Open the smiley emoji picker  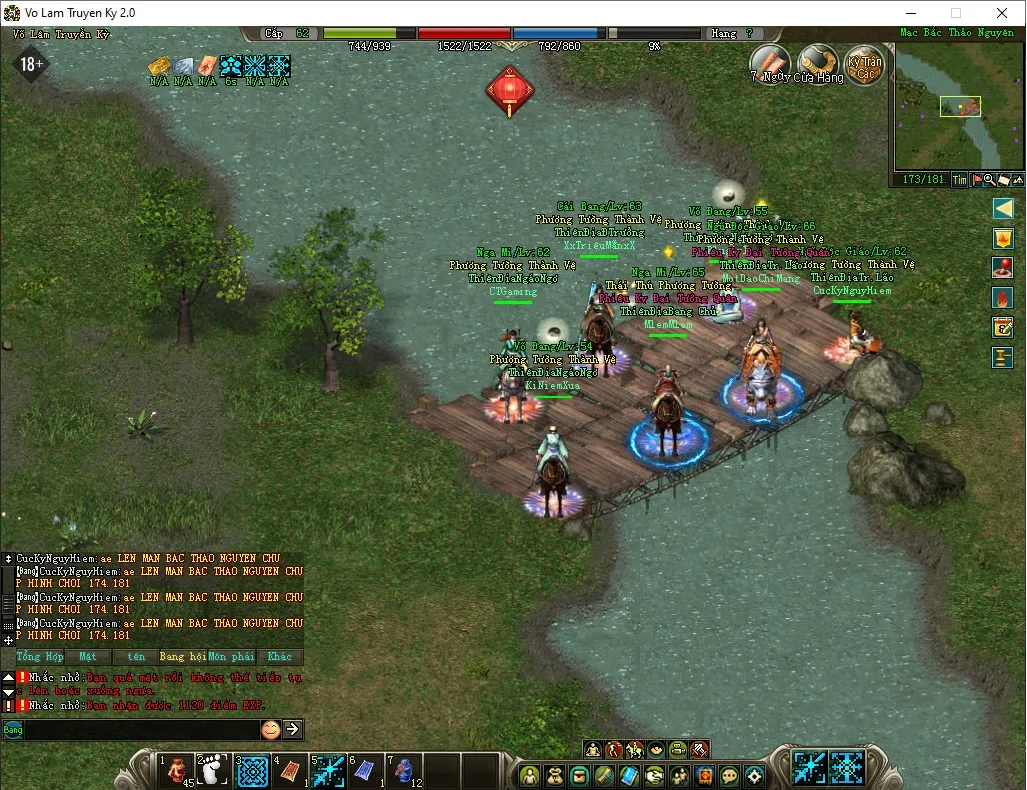(270, 730)
